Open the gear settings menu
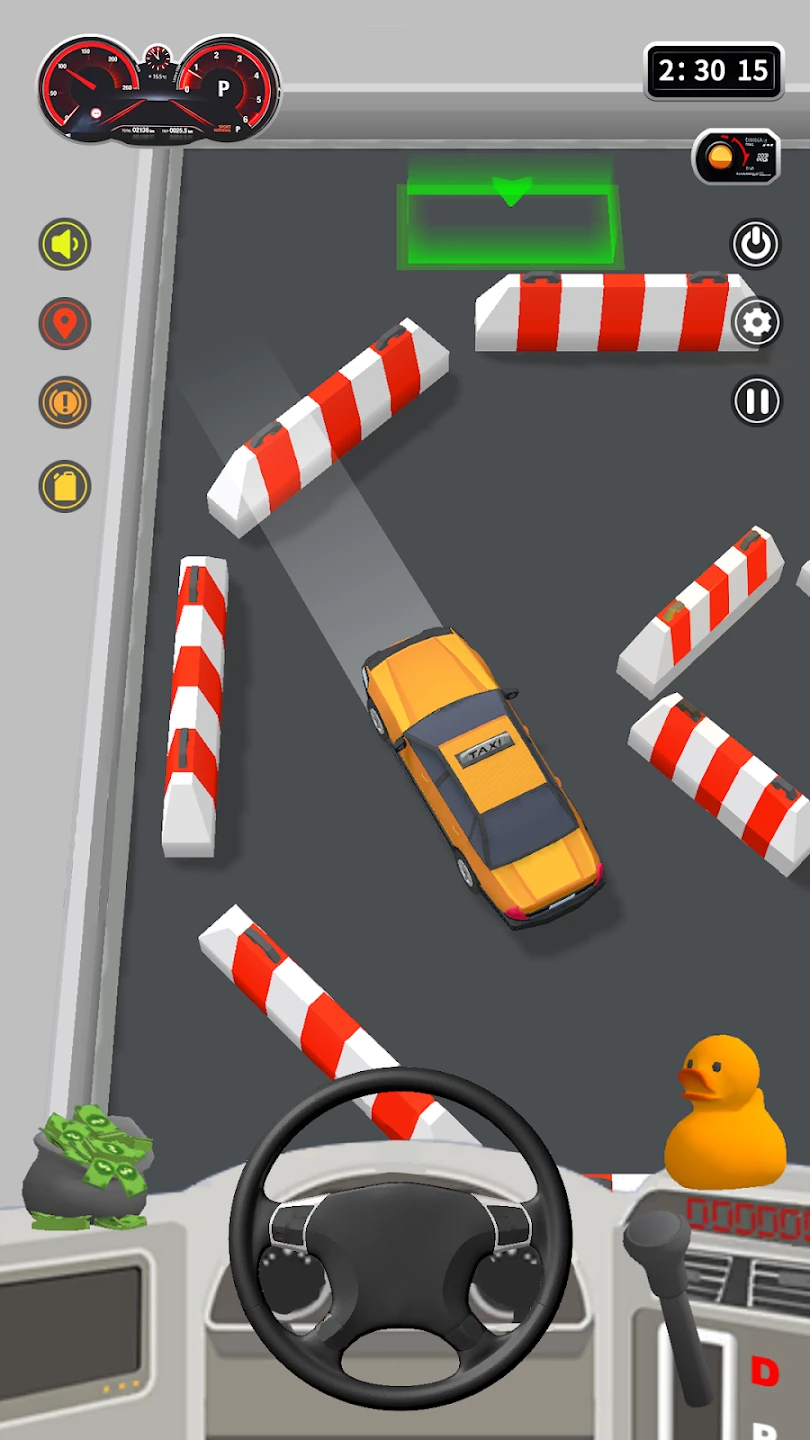810x1440 pixels. point(756,322)
